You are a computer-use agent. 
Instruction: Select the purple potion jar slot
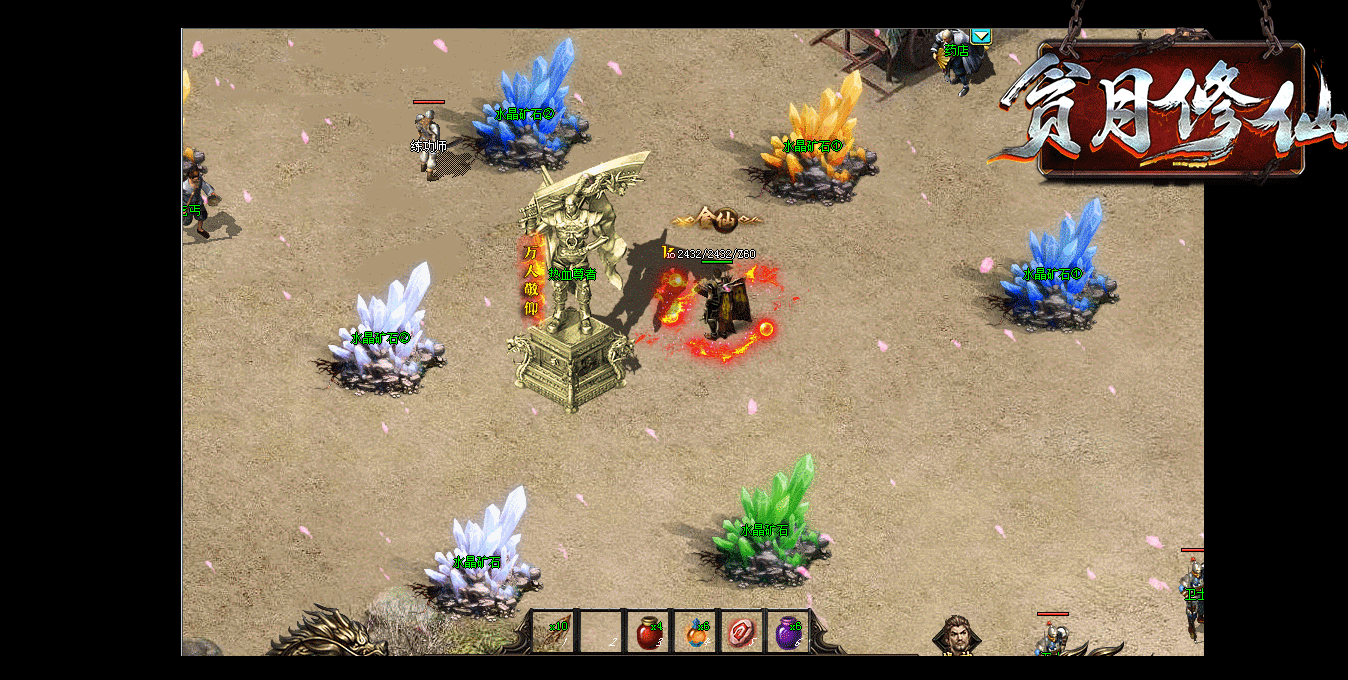click(x=789, y=632)
